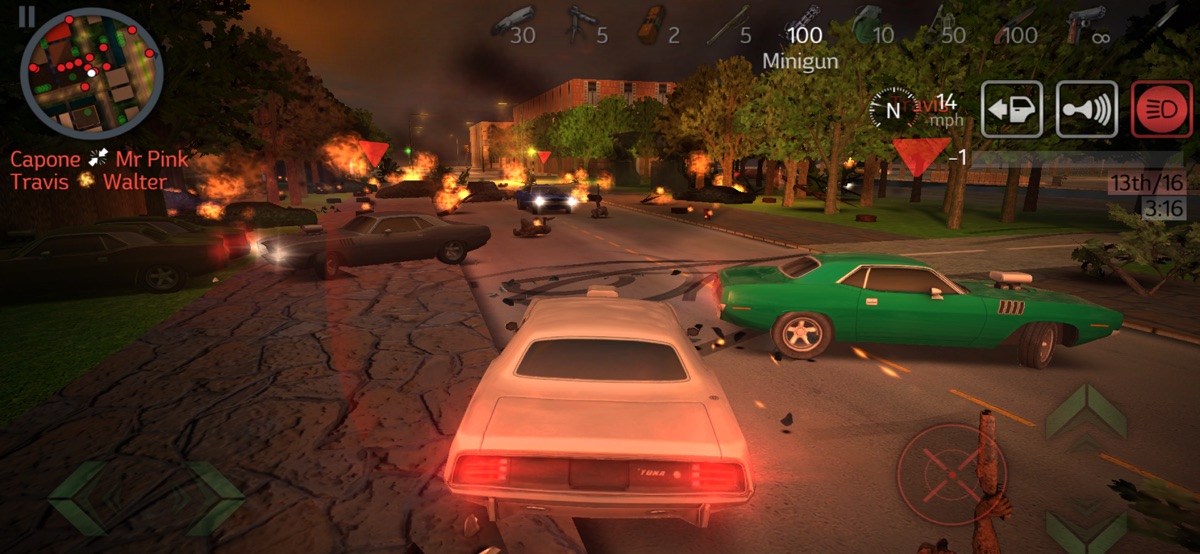Brake with the down chevron
The image size is (1200, 554).
point(1086,526)
